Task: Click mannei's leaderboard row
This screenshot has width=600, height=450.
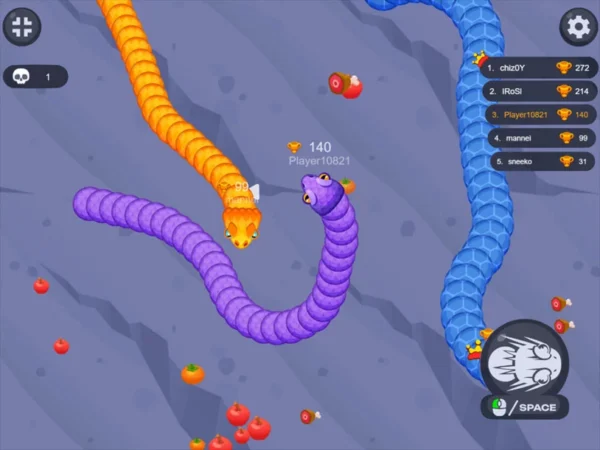Action: click(x=538, y=137)
